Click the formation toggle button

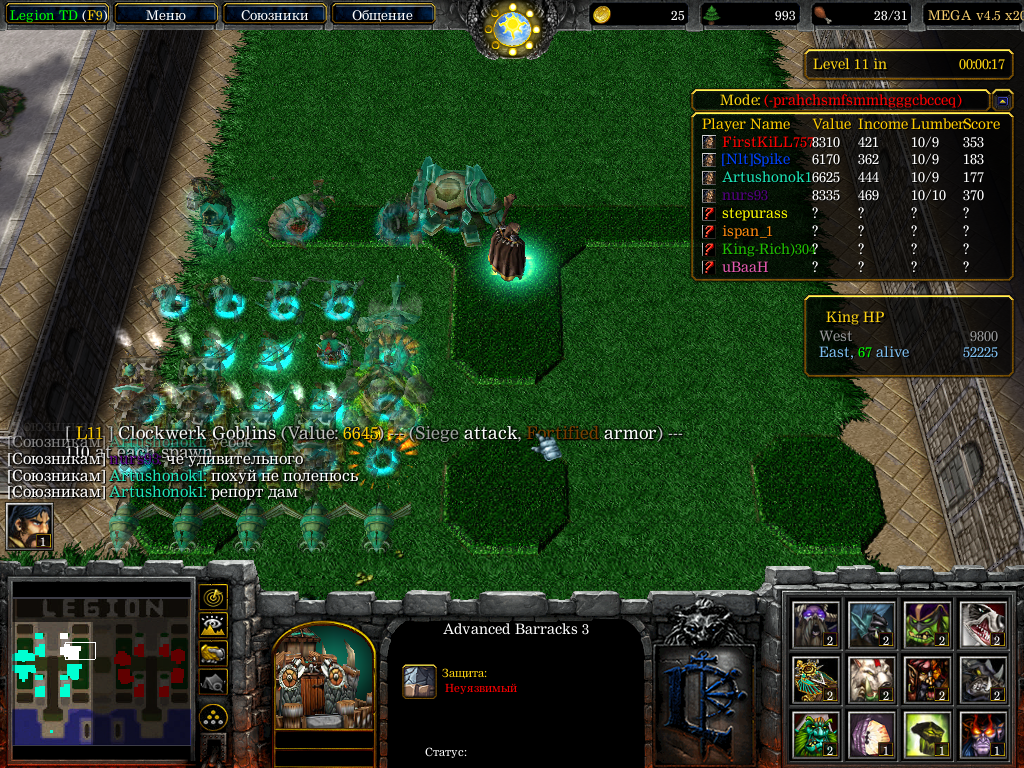pyautogui.click(x=213, y=717)
